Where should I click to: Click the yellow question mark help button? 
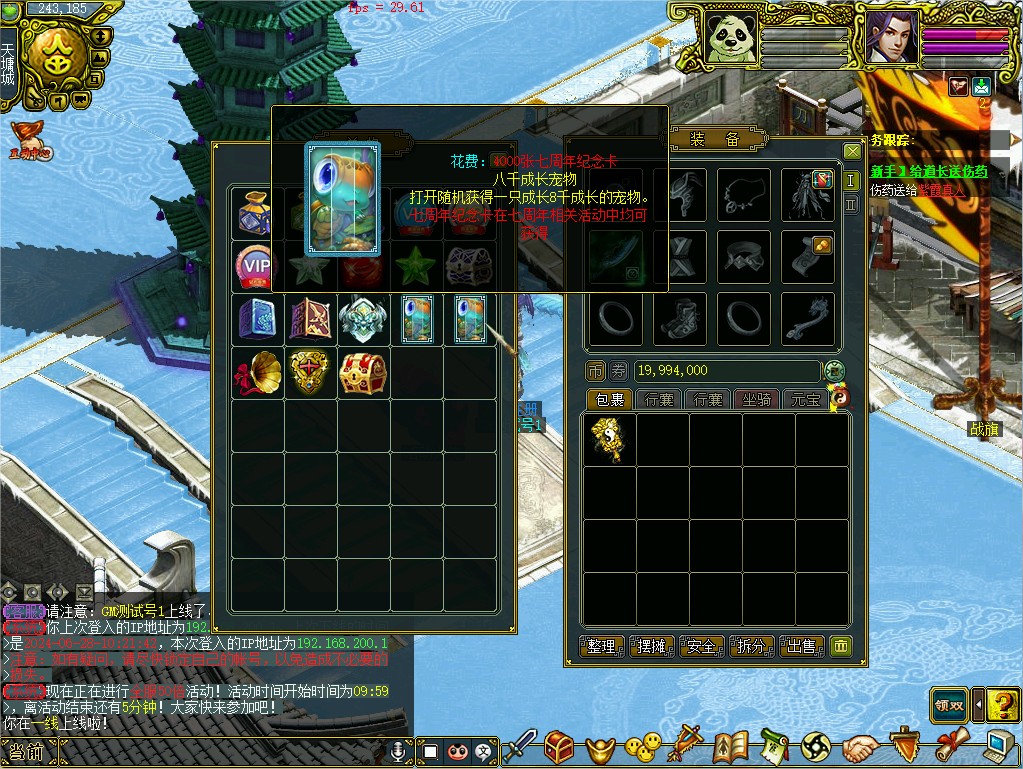(1002, 705)
